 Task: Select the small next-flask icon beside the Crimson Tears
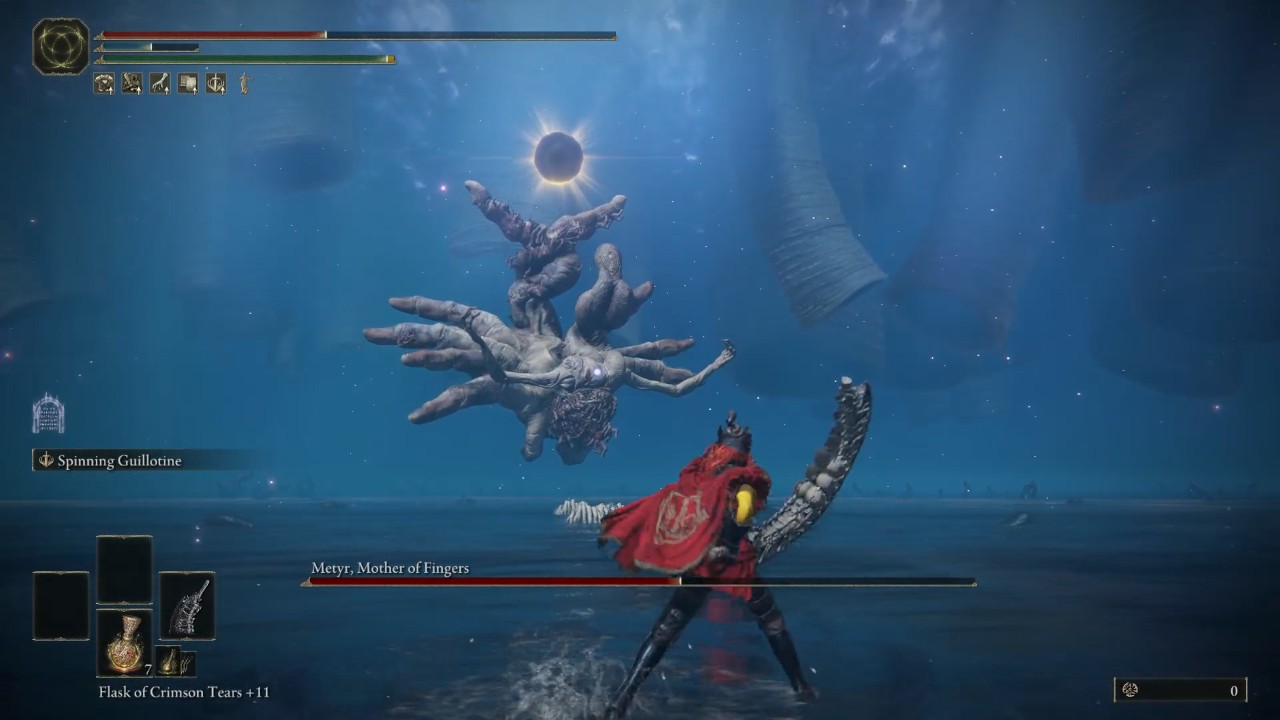169,661
